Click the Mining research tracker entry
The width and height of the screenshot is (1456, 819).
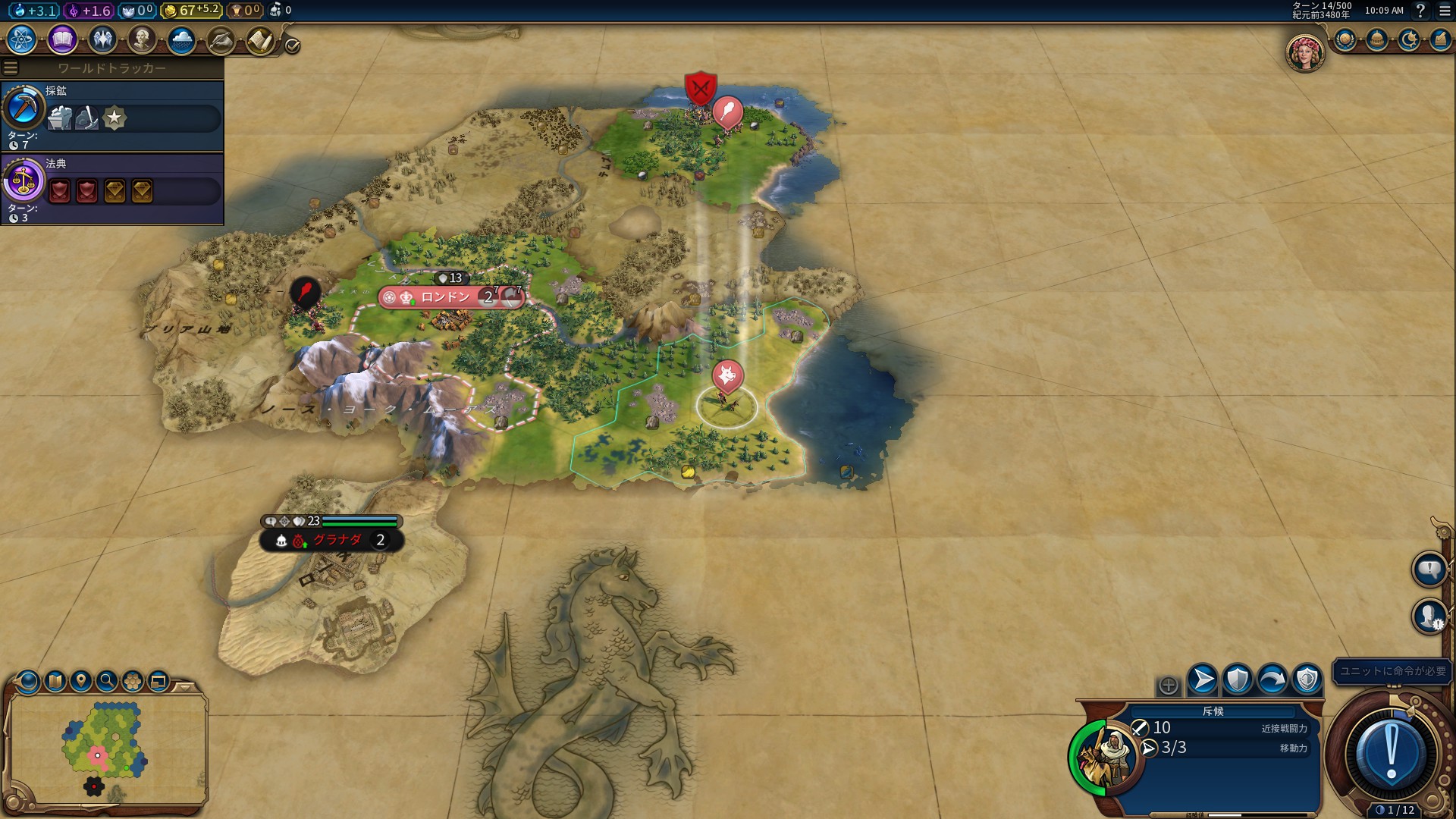112,115
